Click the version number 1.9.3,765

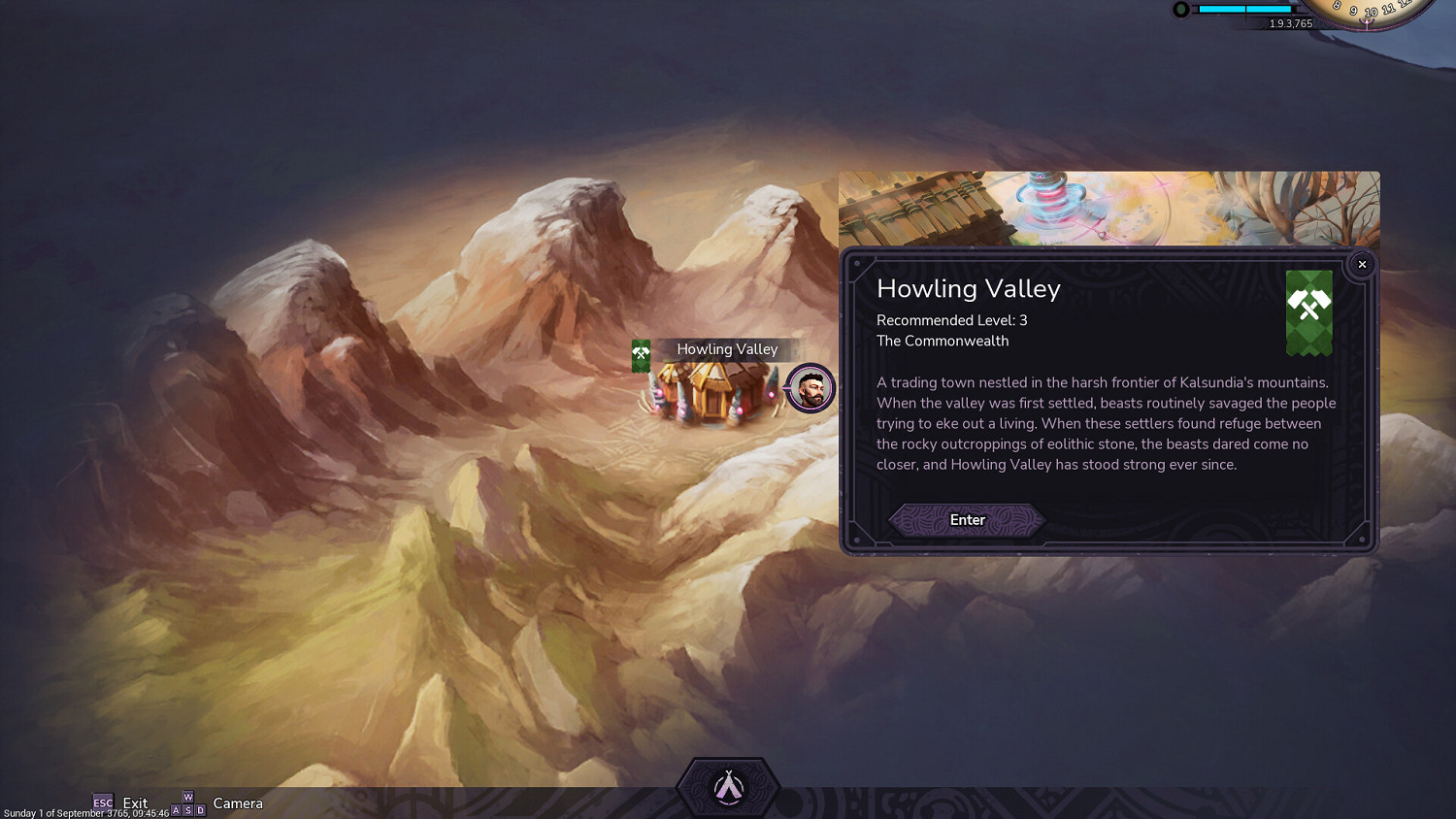pyautogui.click(x=1289, y=22)
